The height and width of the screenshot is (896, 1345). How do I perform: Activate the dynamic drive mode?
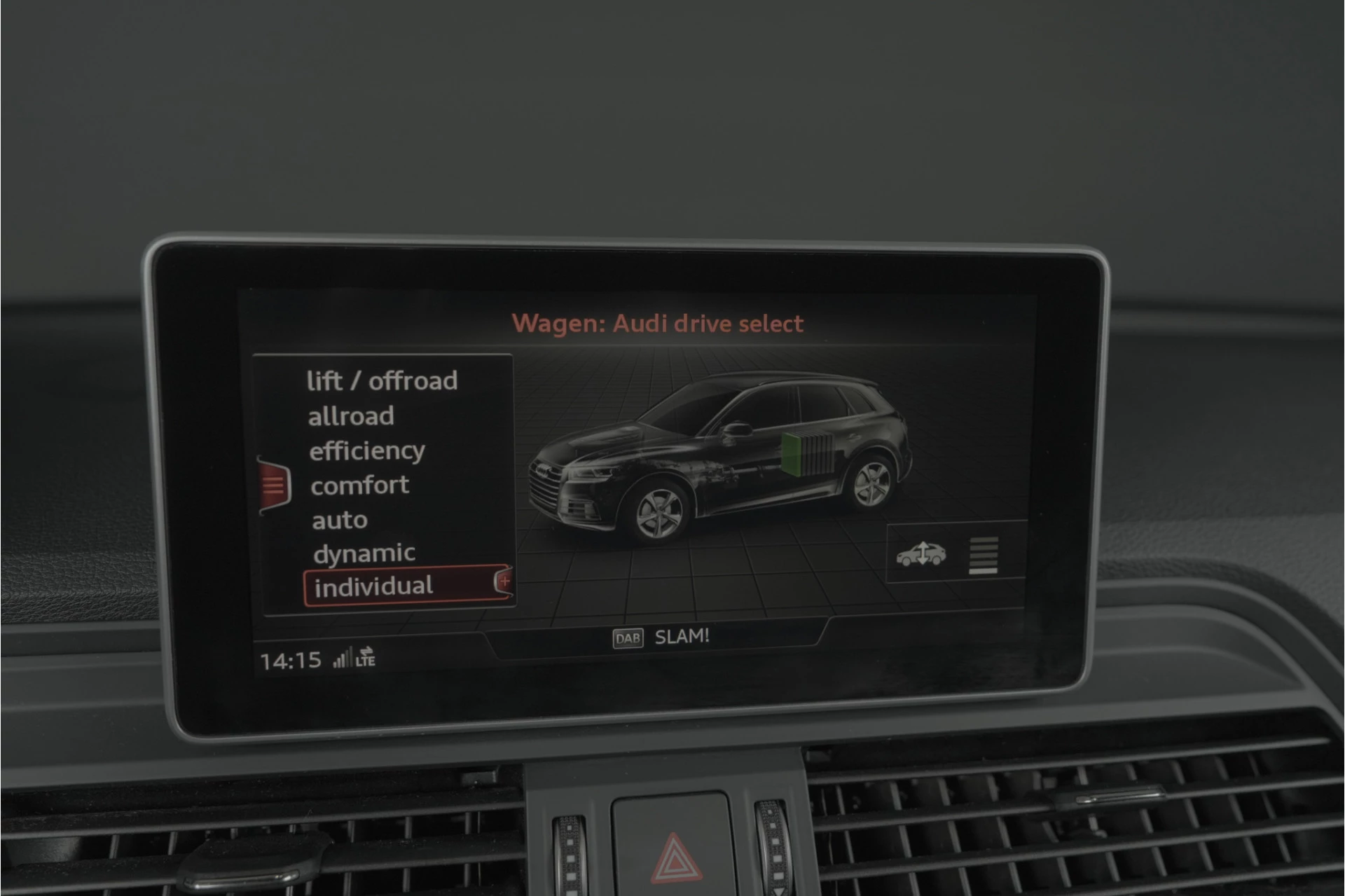(364, 554)
